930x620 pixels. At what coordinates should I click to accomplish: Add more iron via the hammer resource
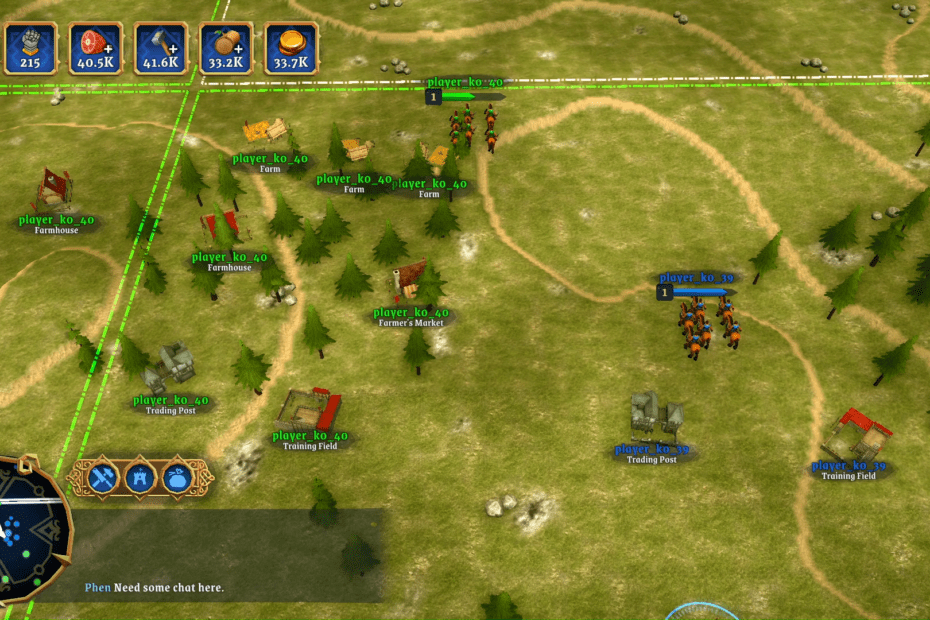pyautogui.click(x=161, y=48)
